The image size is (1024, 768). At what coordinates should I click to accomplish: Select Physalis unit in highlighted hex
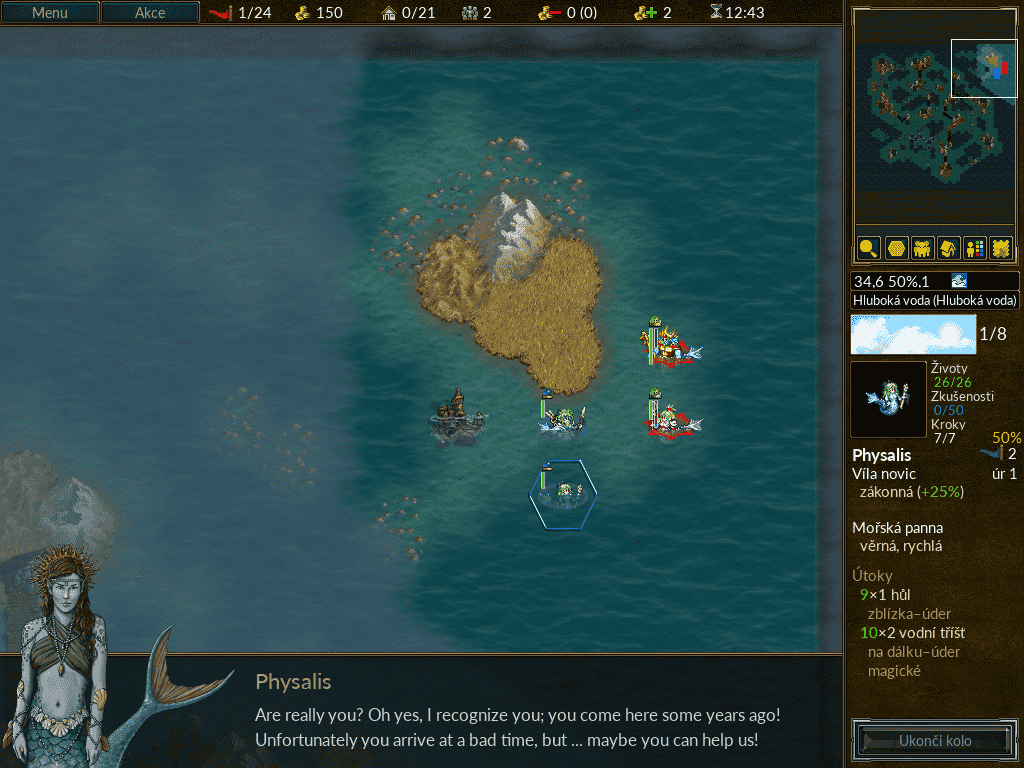564,492
